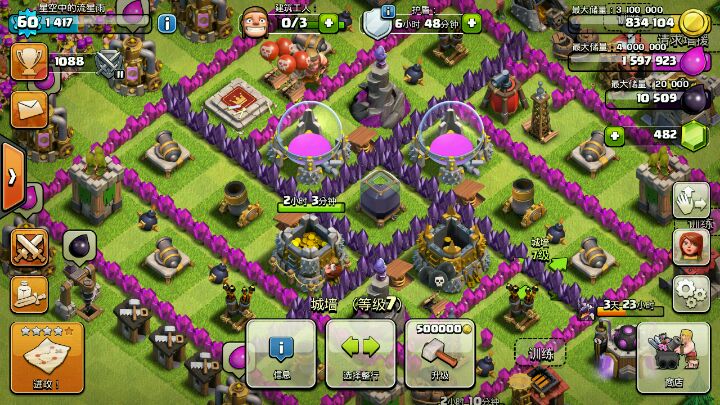This screenshot has width=720, height=405.
Task: Open the scroll and quill log button
Action: pyautogui.click(x=29, y=293)
